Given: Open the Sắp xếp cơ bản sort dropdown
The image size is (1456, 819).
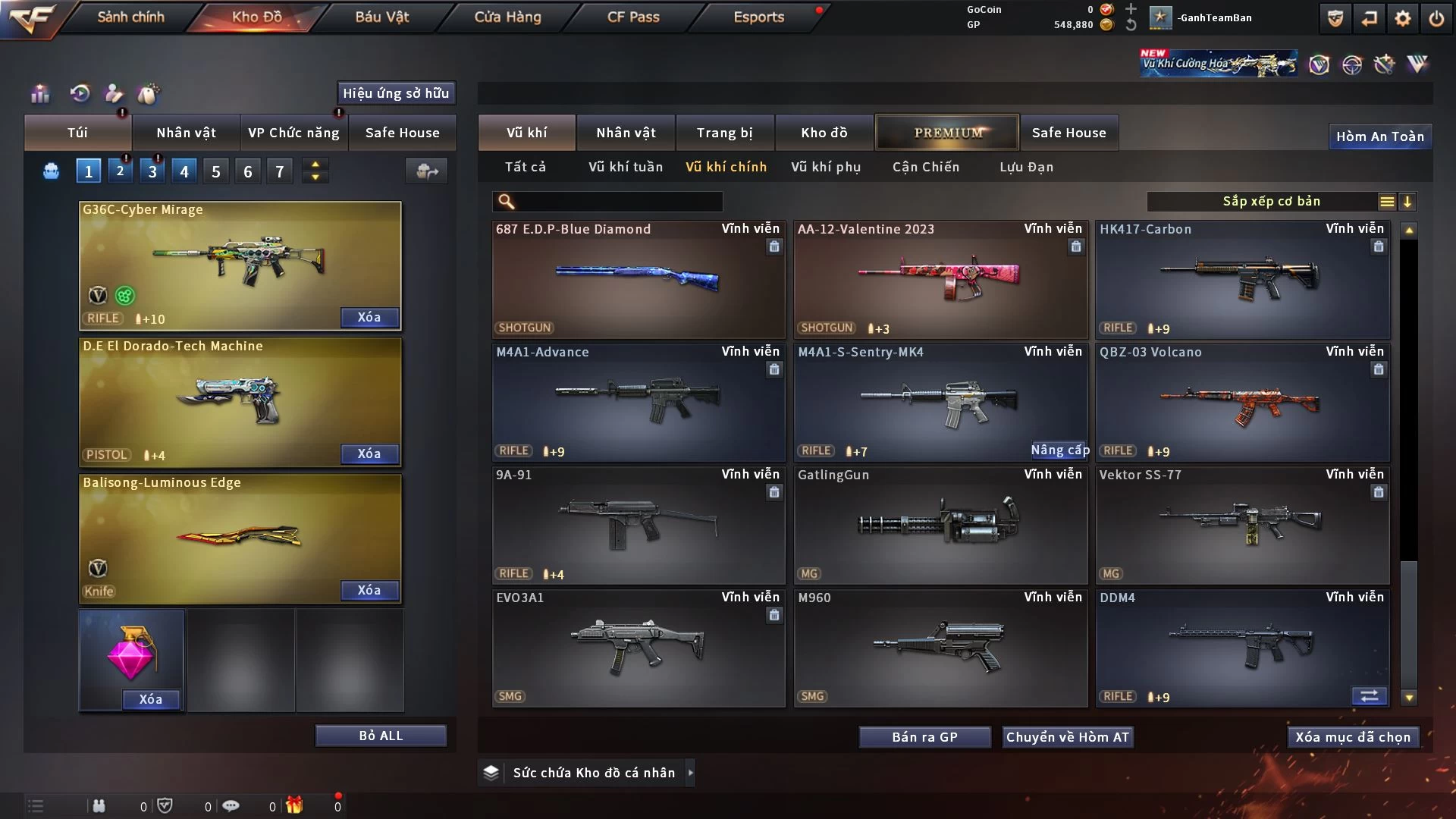Looking at the screenshot, I should (x=1271, y=201).
